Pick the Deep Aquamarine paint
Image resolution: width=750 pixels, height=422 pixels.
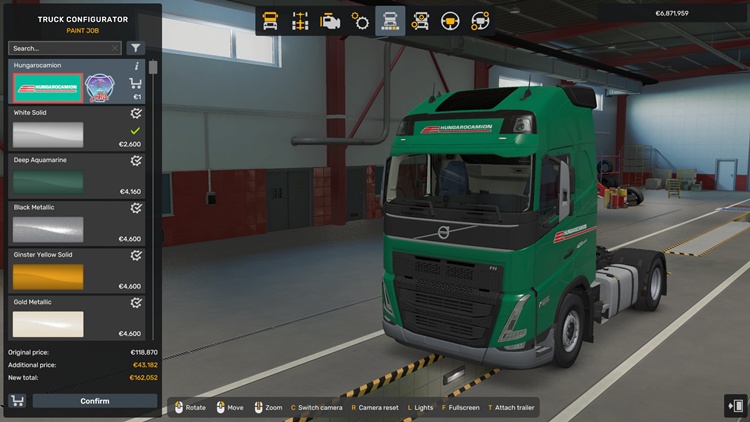tap(48, 182)
